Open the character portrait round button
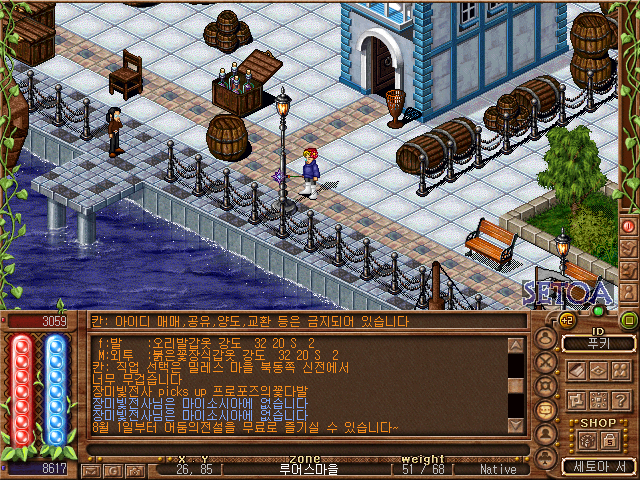Screen dimensions: 640x480 546,339
